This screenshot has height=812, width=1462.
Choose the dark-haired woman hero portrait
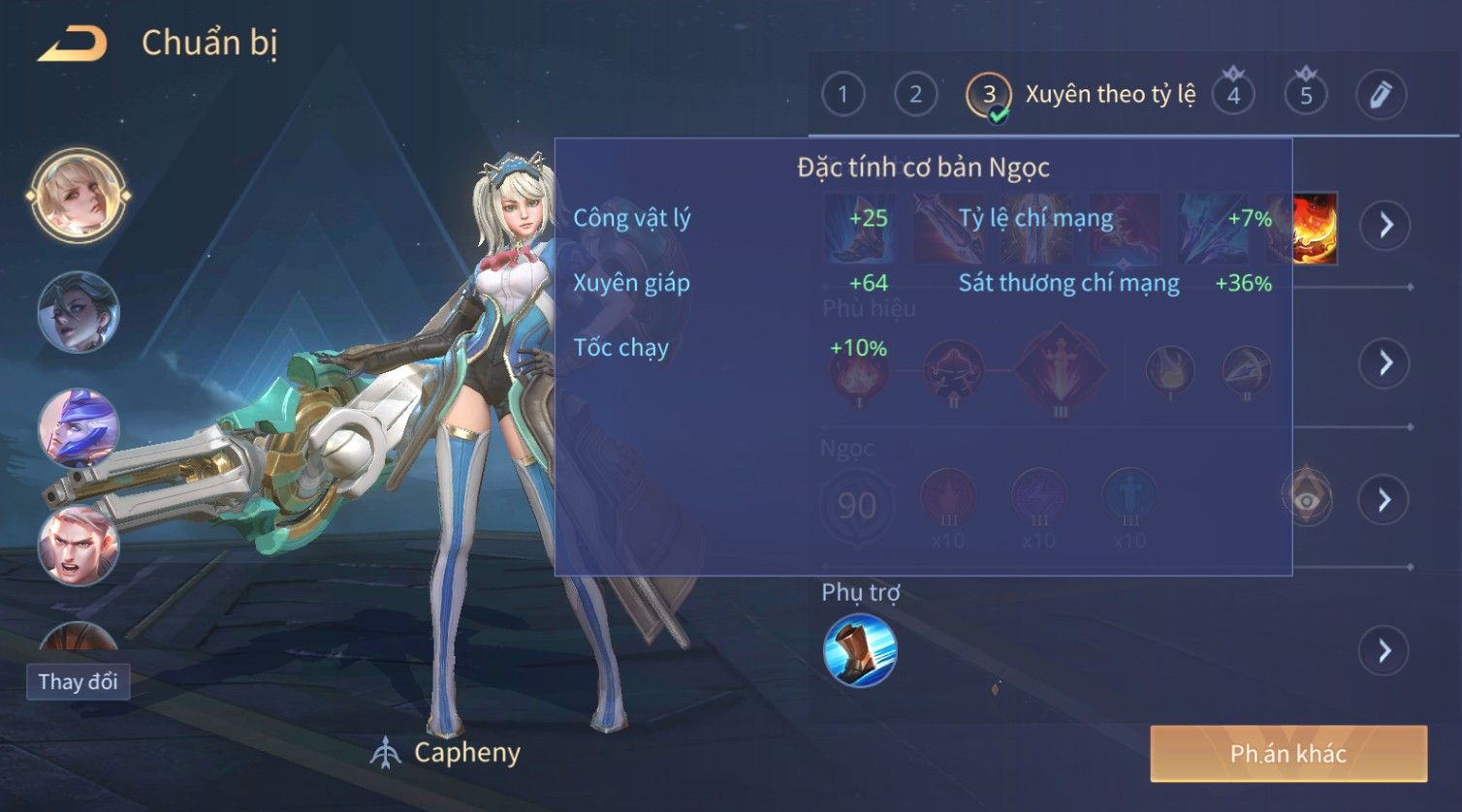(x=79, y=312)
